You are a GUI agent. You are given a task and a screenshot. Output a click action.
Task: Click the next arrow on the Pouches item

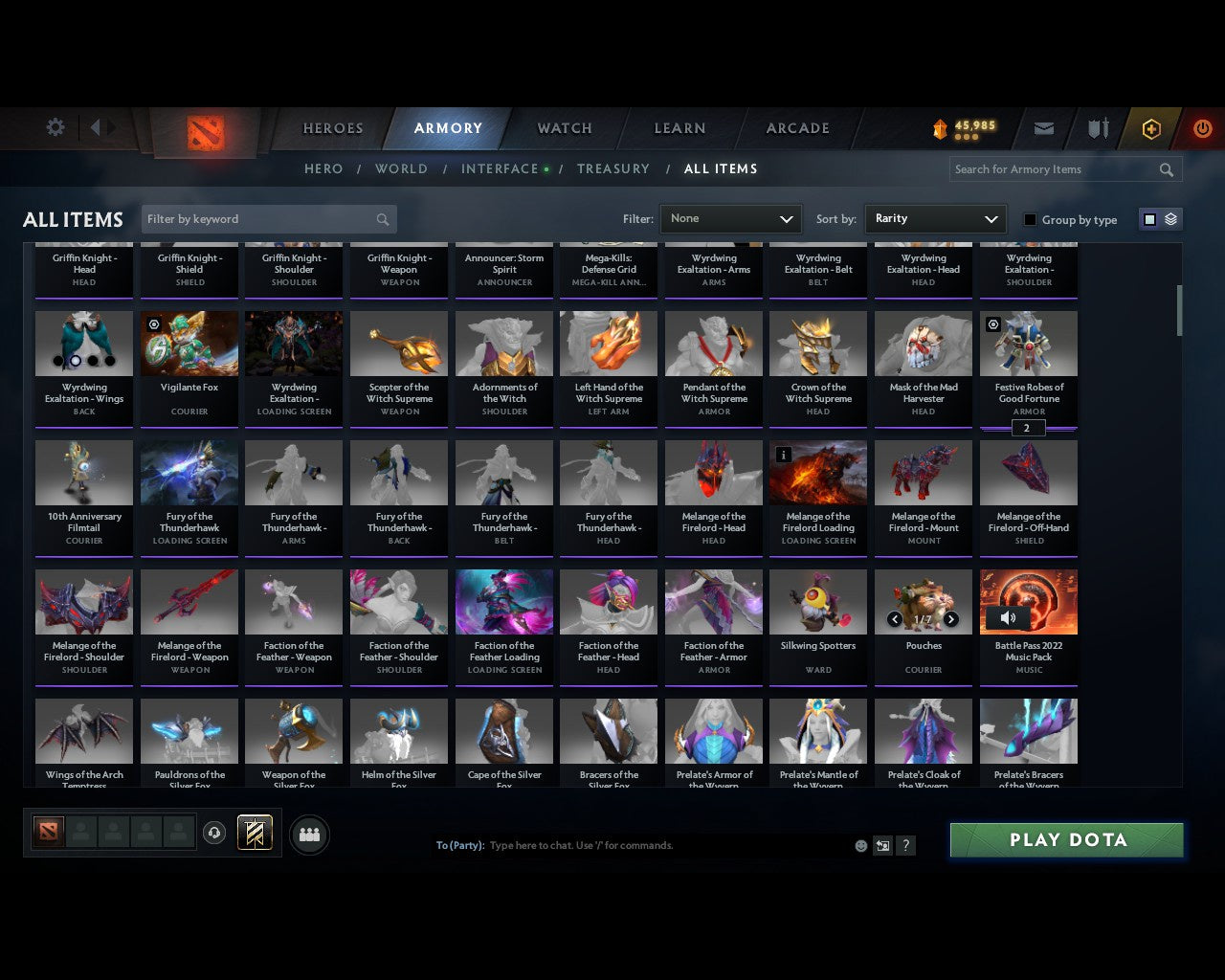950,619
